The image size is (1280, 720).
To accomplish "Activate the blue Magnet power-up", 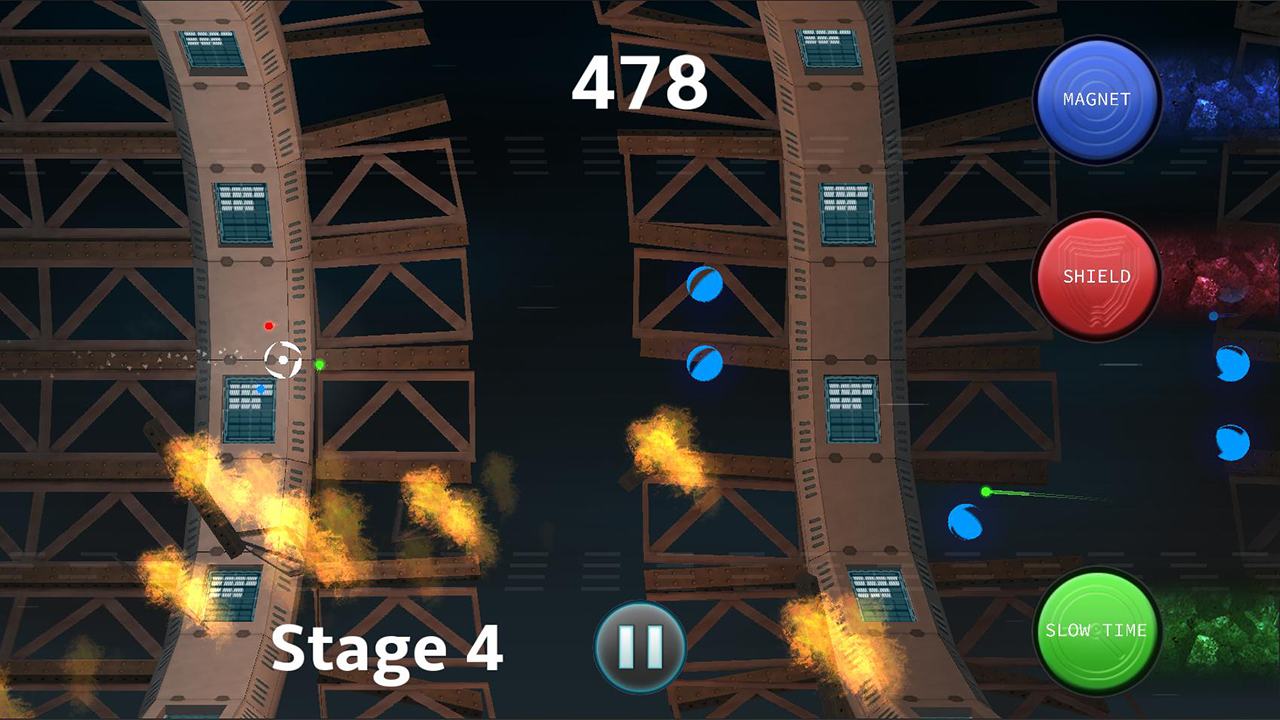I will 1097,100.
